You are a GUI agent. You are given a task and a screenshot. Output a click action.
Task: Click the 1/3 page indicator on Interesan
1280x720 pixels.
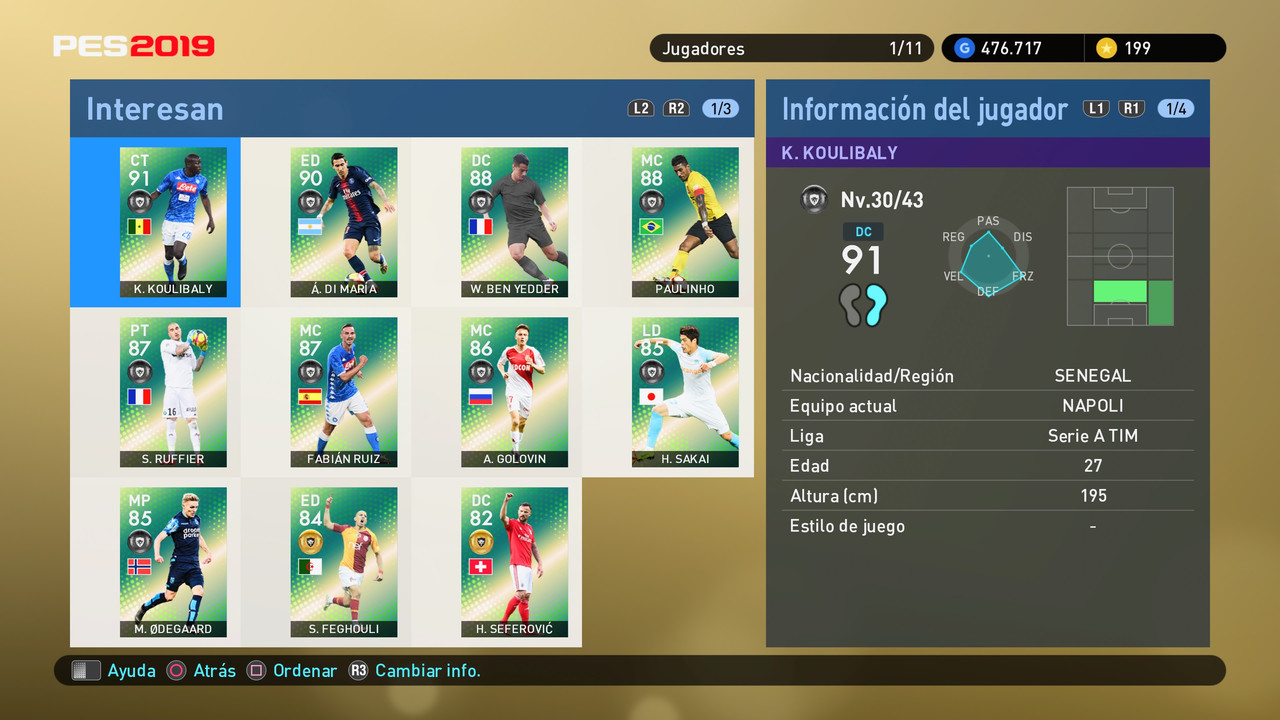(x=719, y=108)
